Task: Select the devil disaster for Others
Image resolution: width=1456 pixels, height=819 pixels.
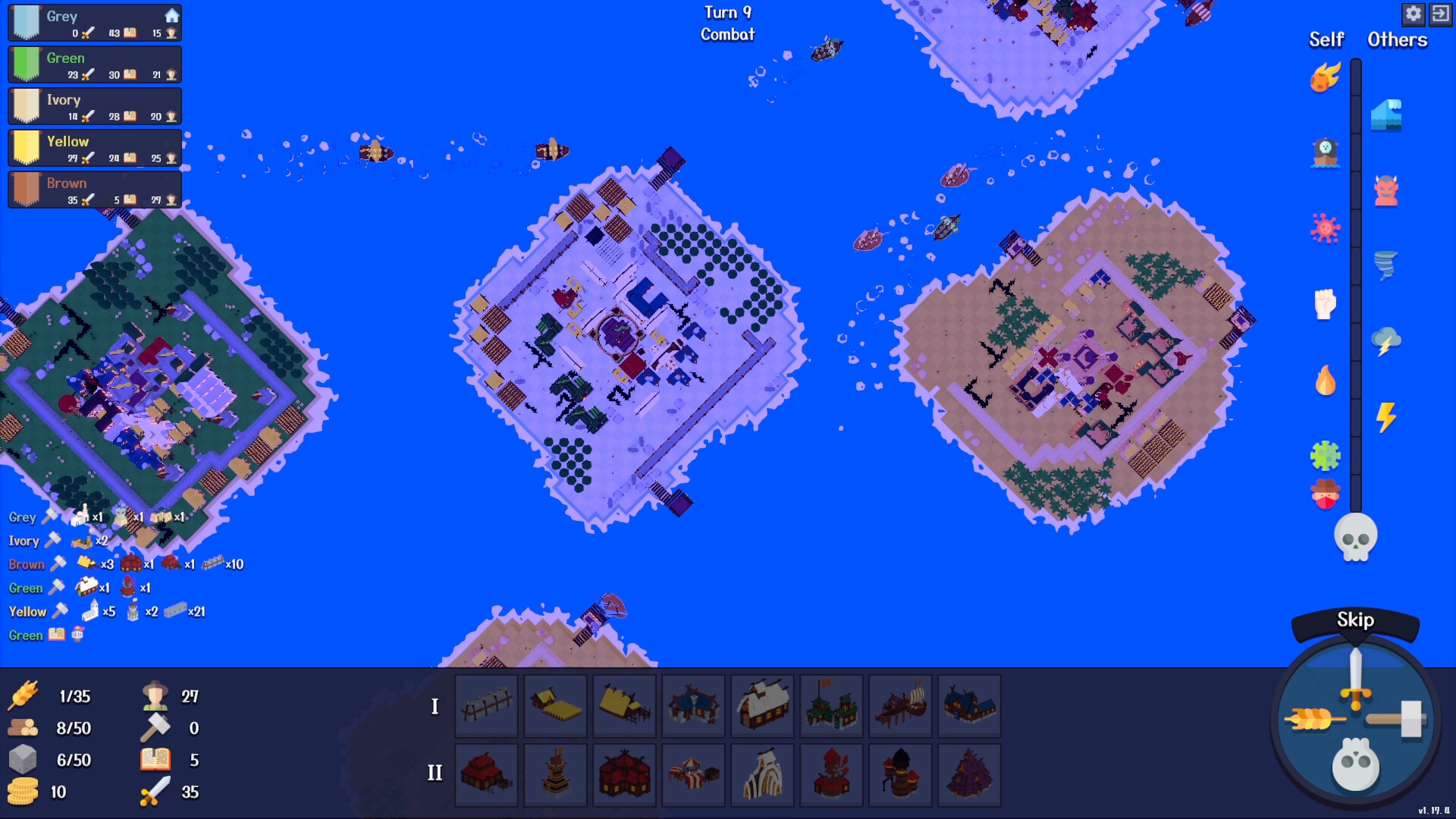Action: (x=1388, y=192)
